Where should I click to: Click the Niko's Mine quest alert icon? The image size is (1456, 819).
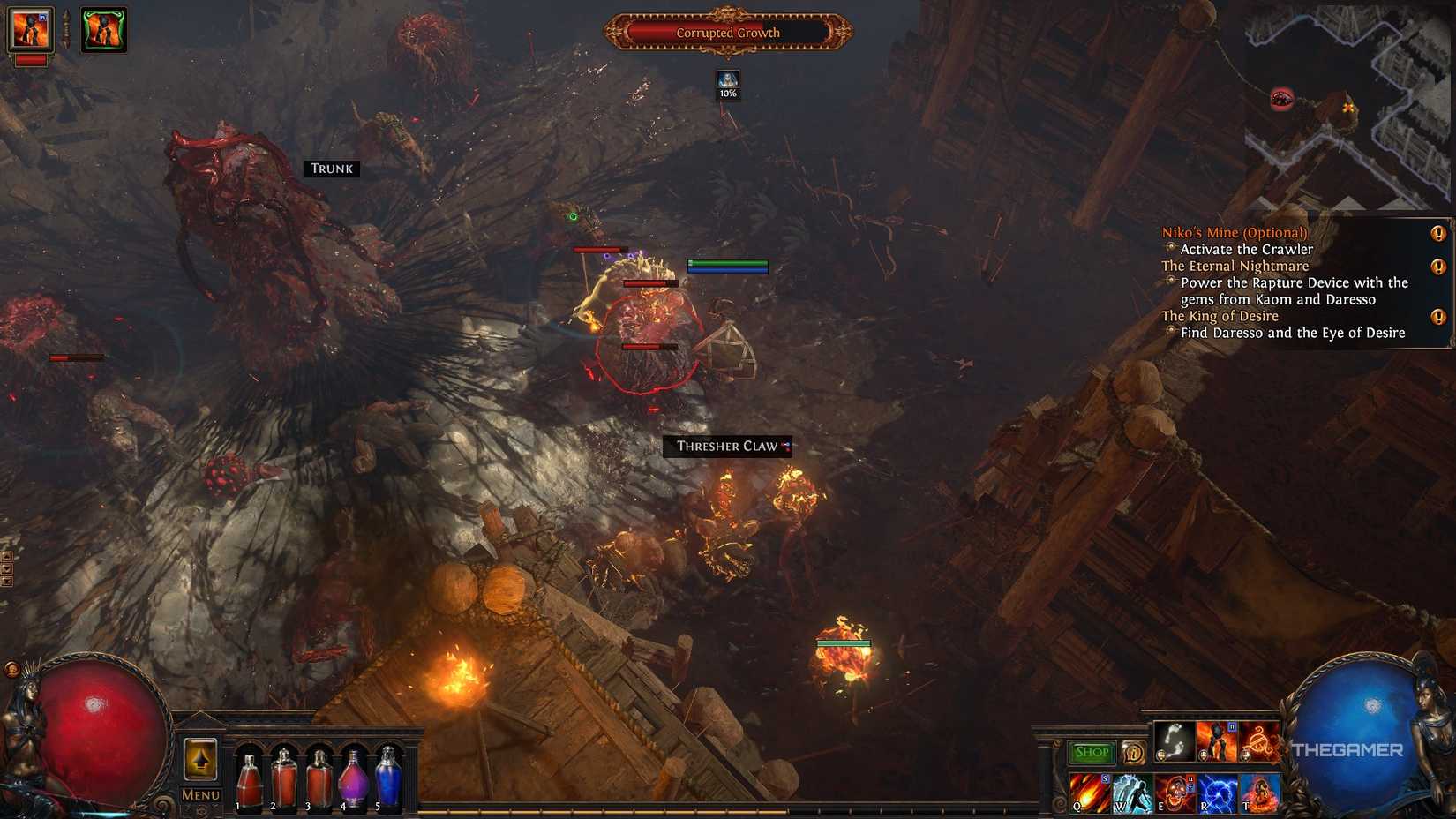tap(1438, 233)
